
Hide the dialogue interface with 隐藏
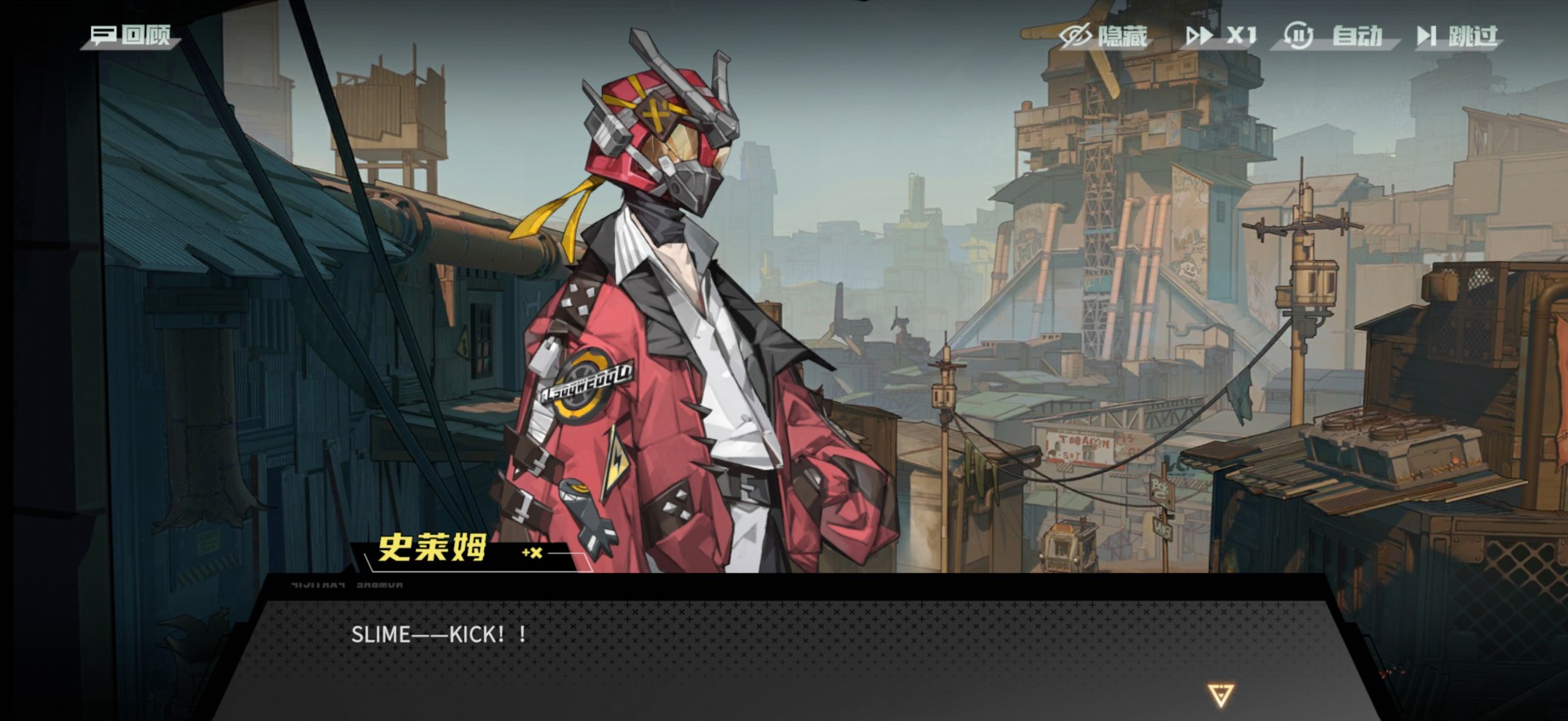(x=1104, y=36)
